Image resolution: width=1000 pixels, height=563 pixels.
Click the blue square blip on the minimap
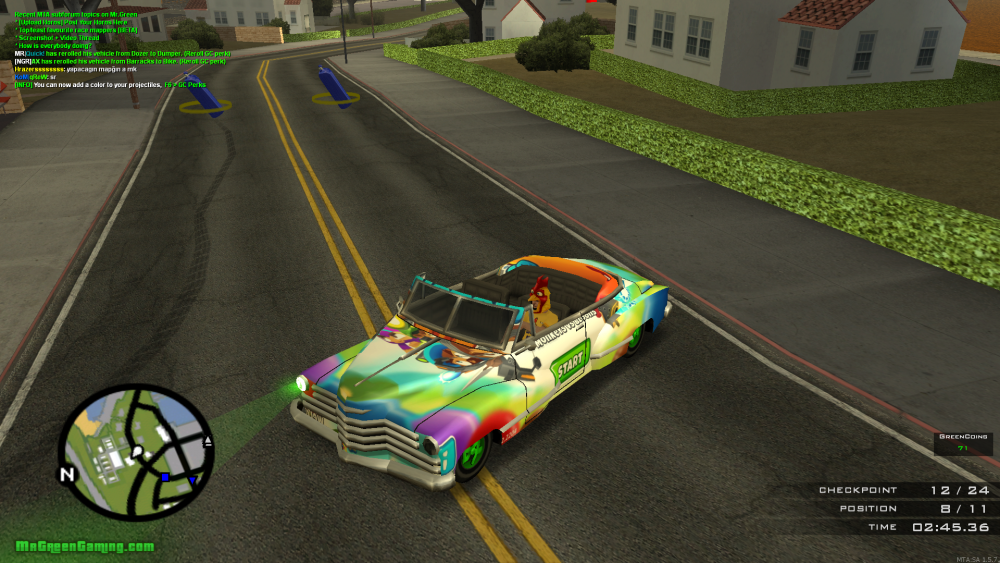point(165,478)
